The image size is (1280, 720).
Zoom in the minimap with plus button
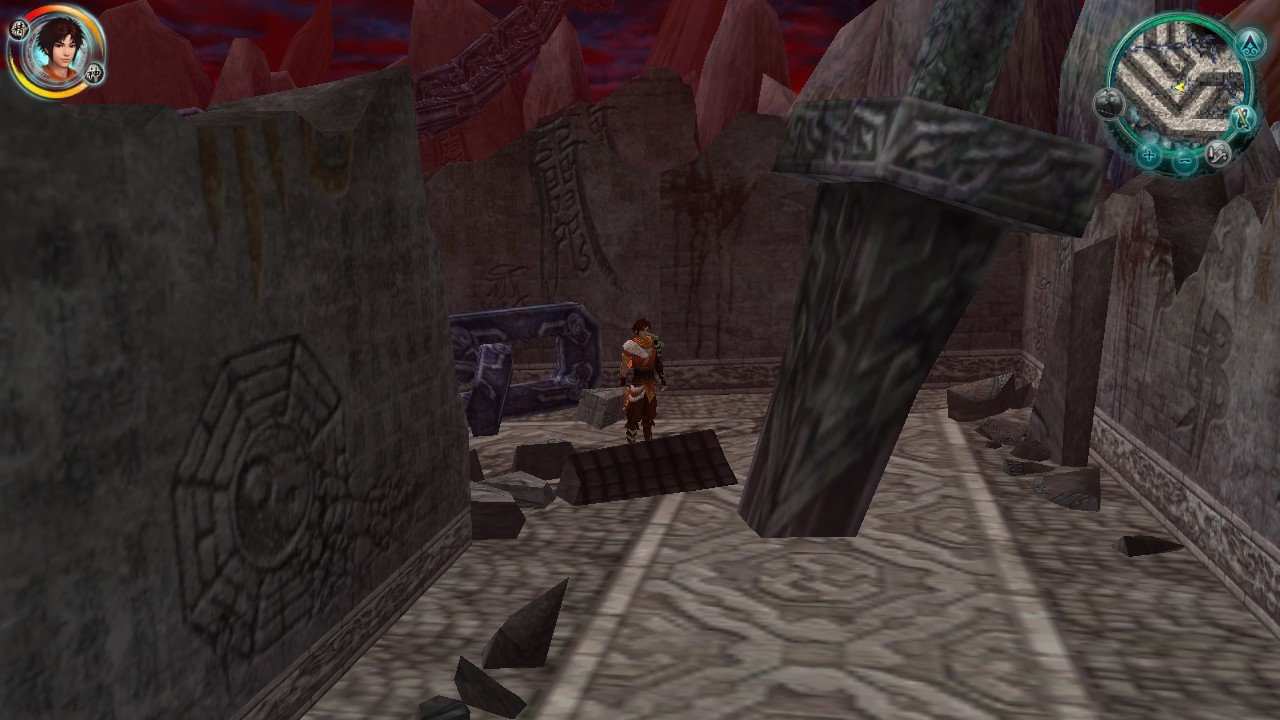[1150, 155]
